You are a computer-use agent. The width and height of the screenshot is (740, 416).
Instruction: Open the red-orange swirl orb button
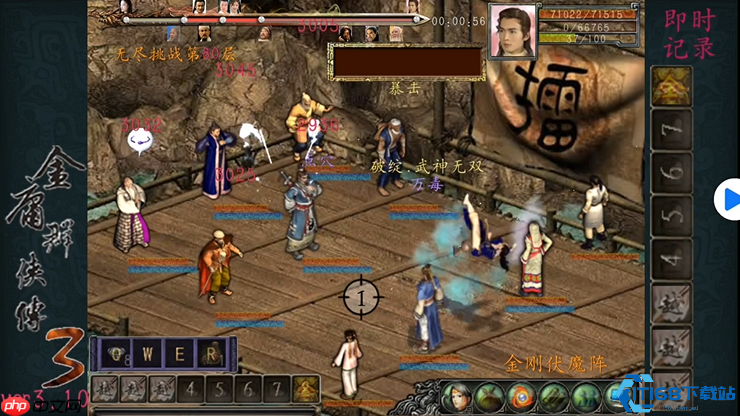tap(521, 397)
